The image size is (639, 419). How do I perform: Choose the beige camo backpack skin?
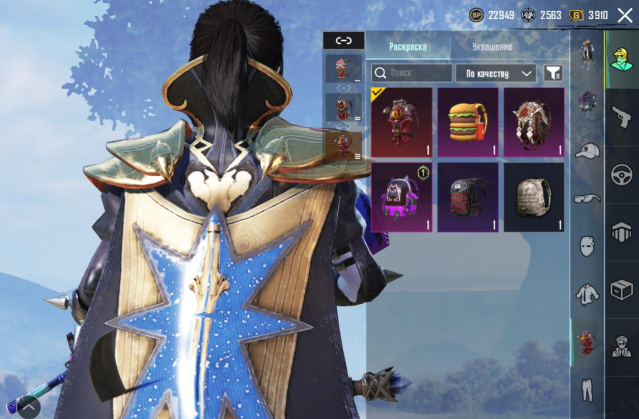coord(534,197)
